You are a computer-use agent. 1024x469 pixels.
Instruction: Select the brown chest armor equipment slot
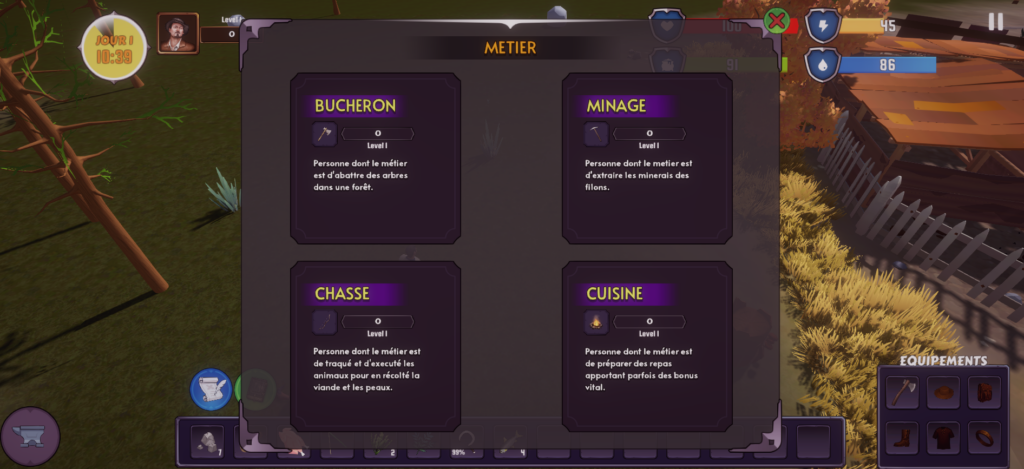984,392
